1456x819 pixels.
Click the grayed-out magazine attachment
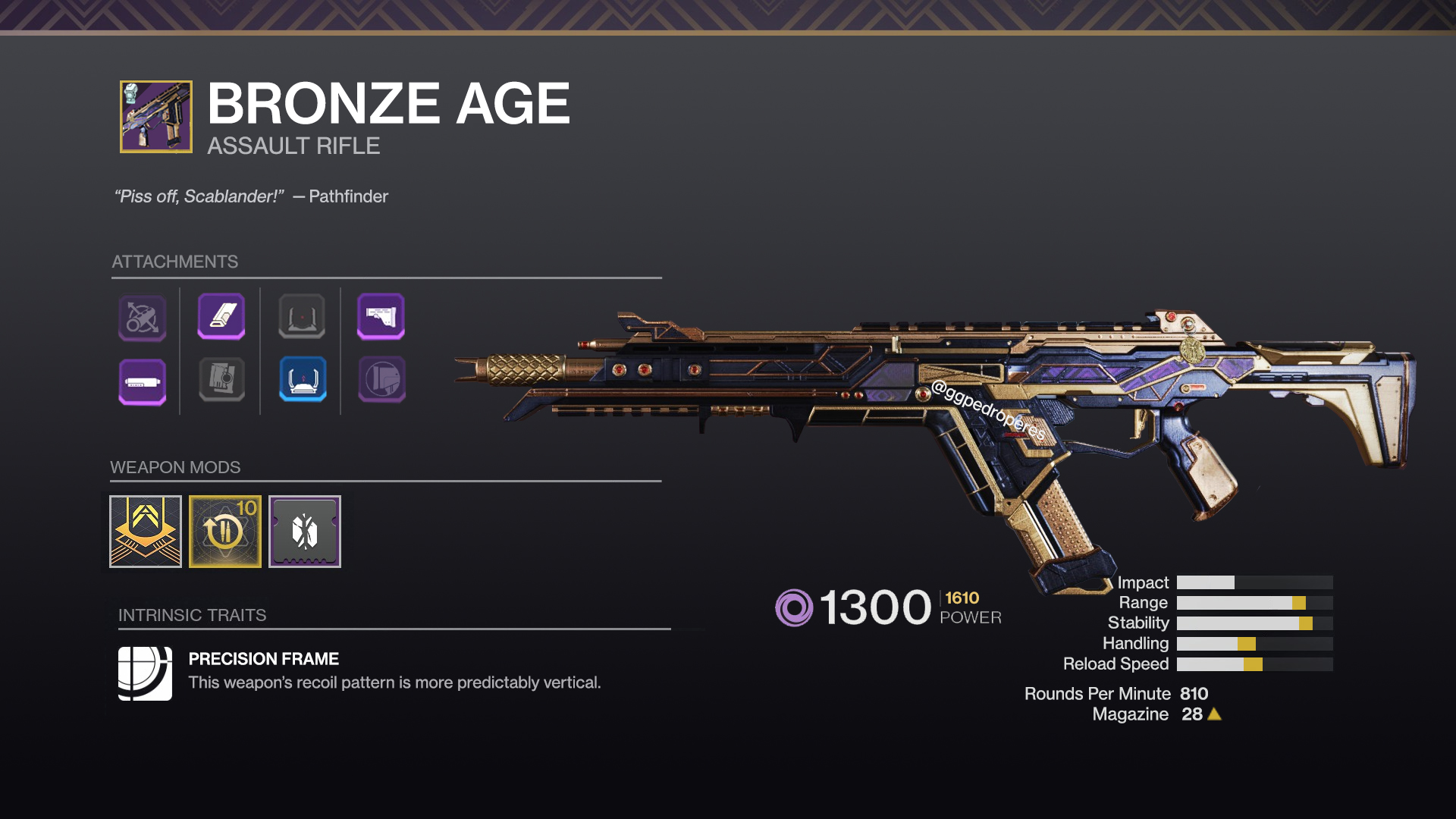222,381
